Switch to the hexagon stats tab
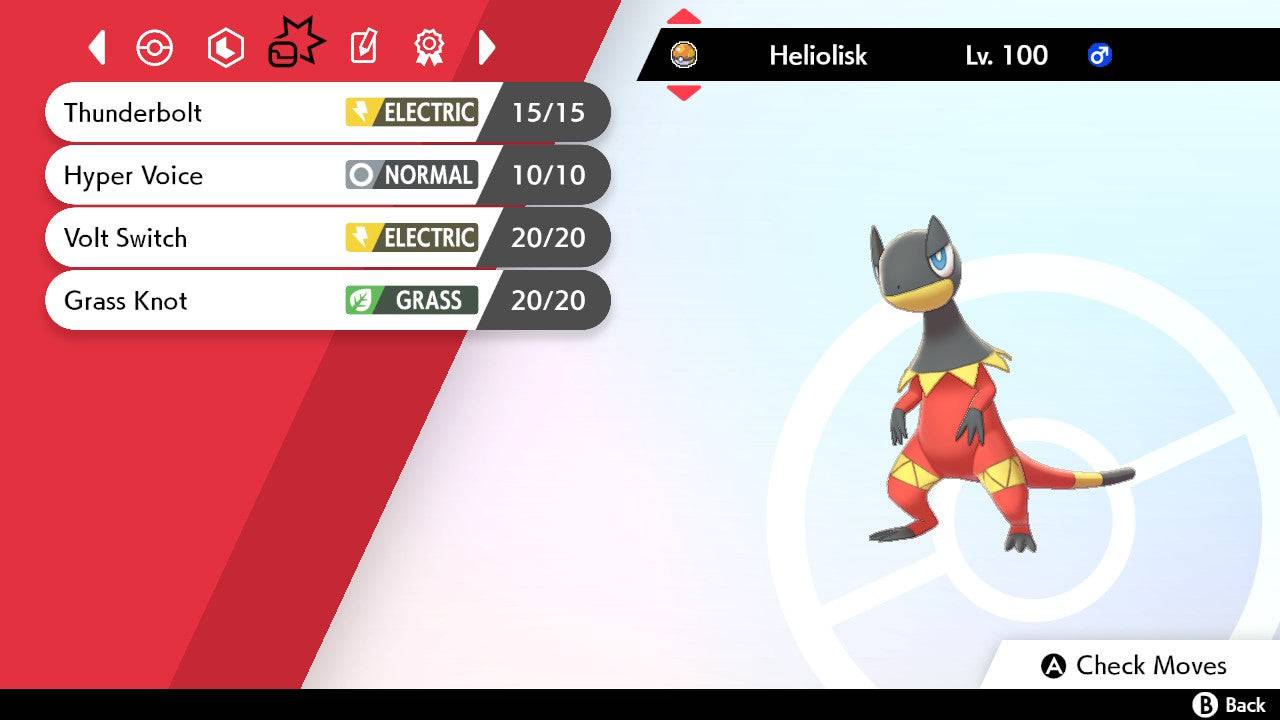Image resolution: width=1280 pixels, height=720 pixels. pos(225,48)
